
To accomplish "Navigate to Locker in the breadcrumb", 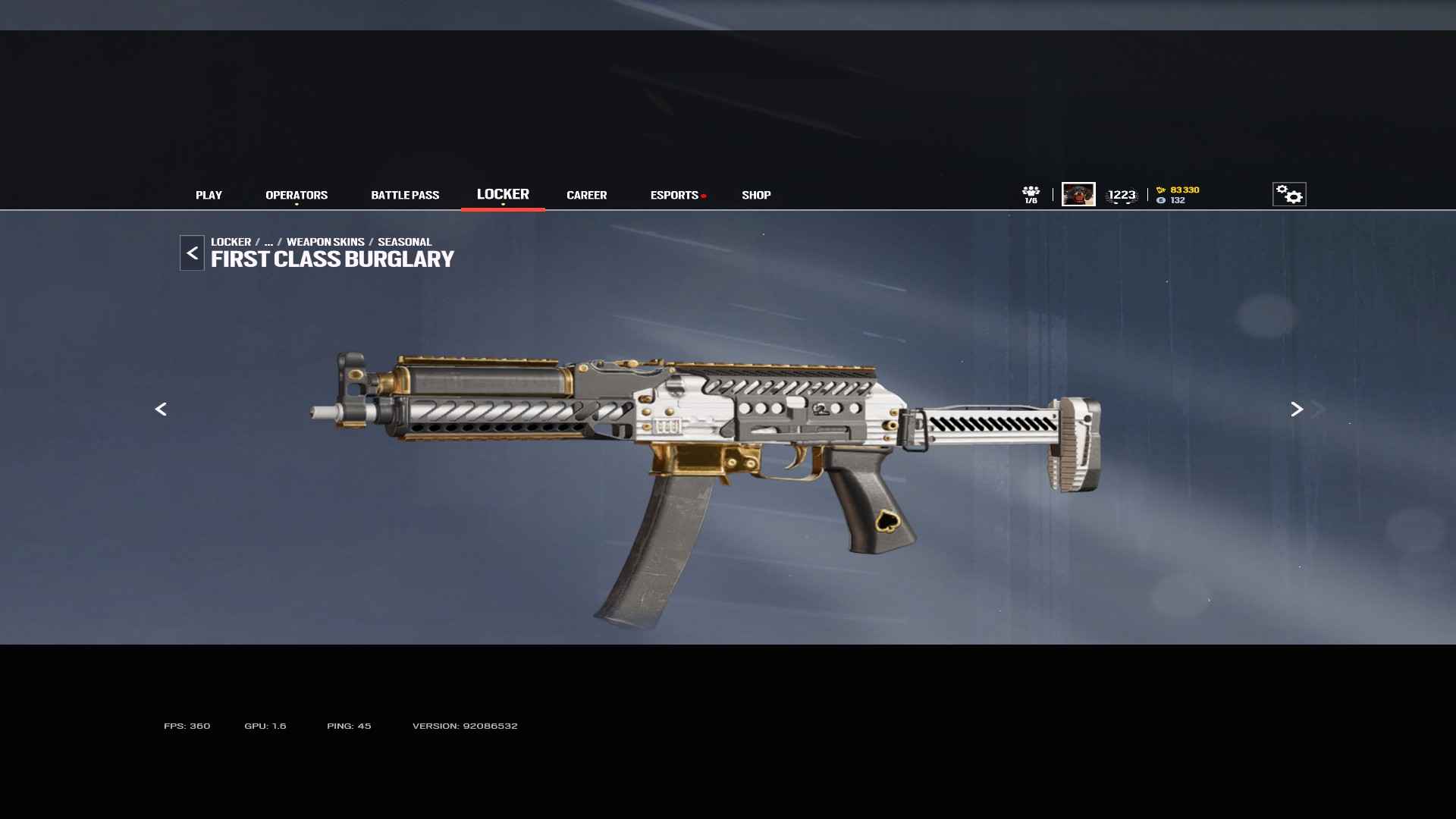I will click(231, 242).
